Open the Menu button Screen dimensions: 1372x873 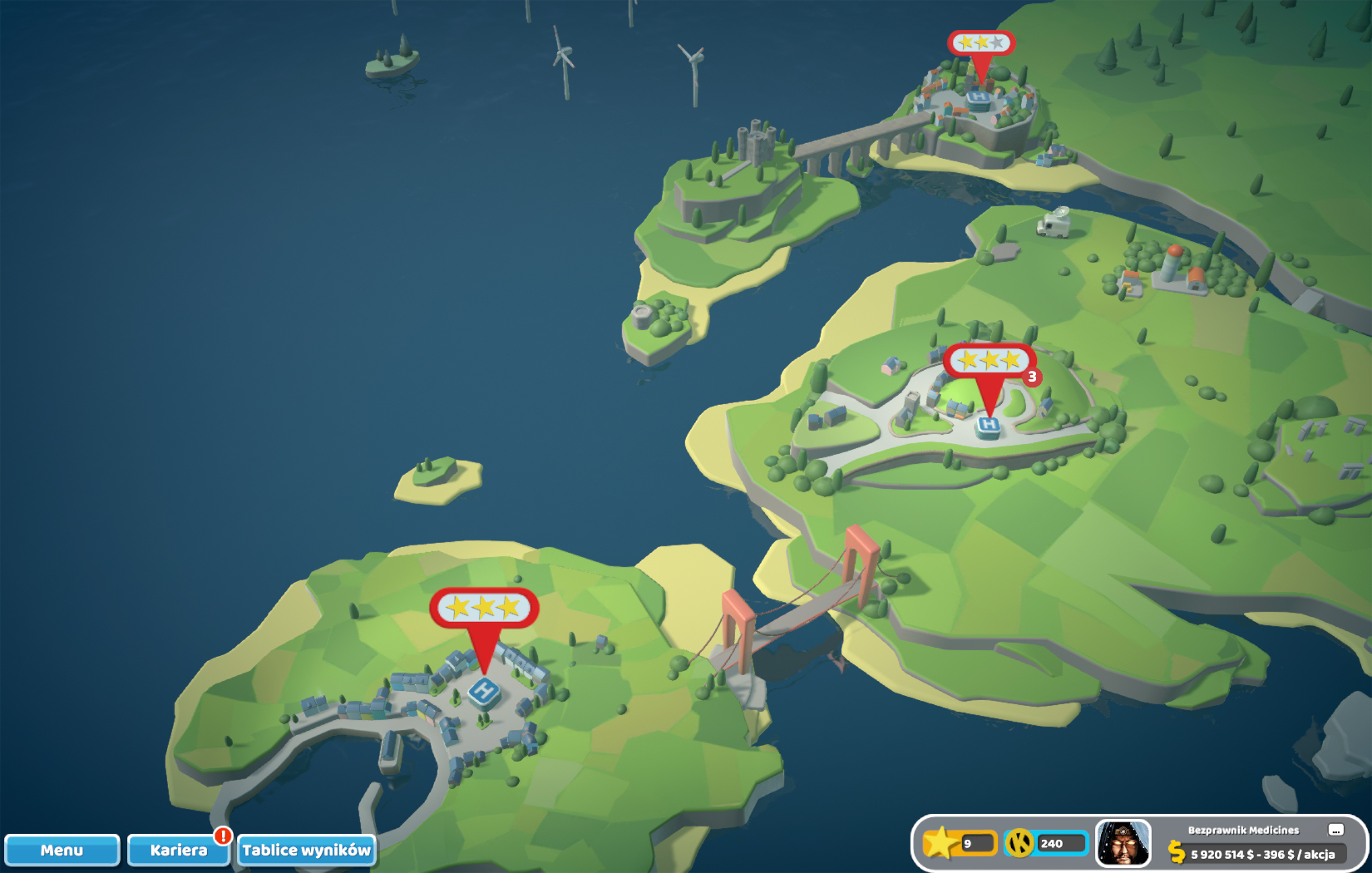[x=62, y=850]
